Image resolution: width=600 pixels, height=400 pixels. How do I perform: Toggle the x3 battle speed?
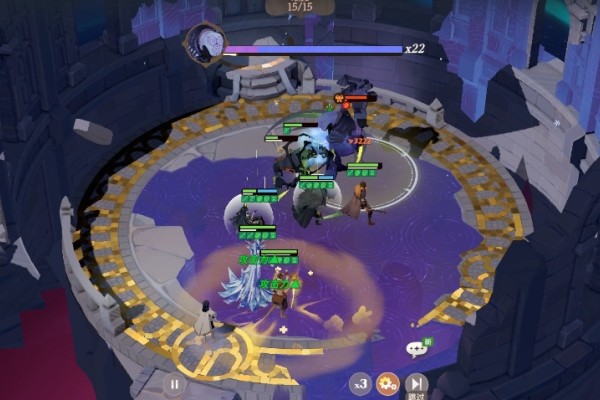tap(360, 383)
